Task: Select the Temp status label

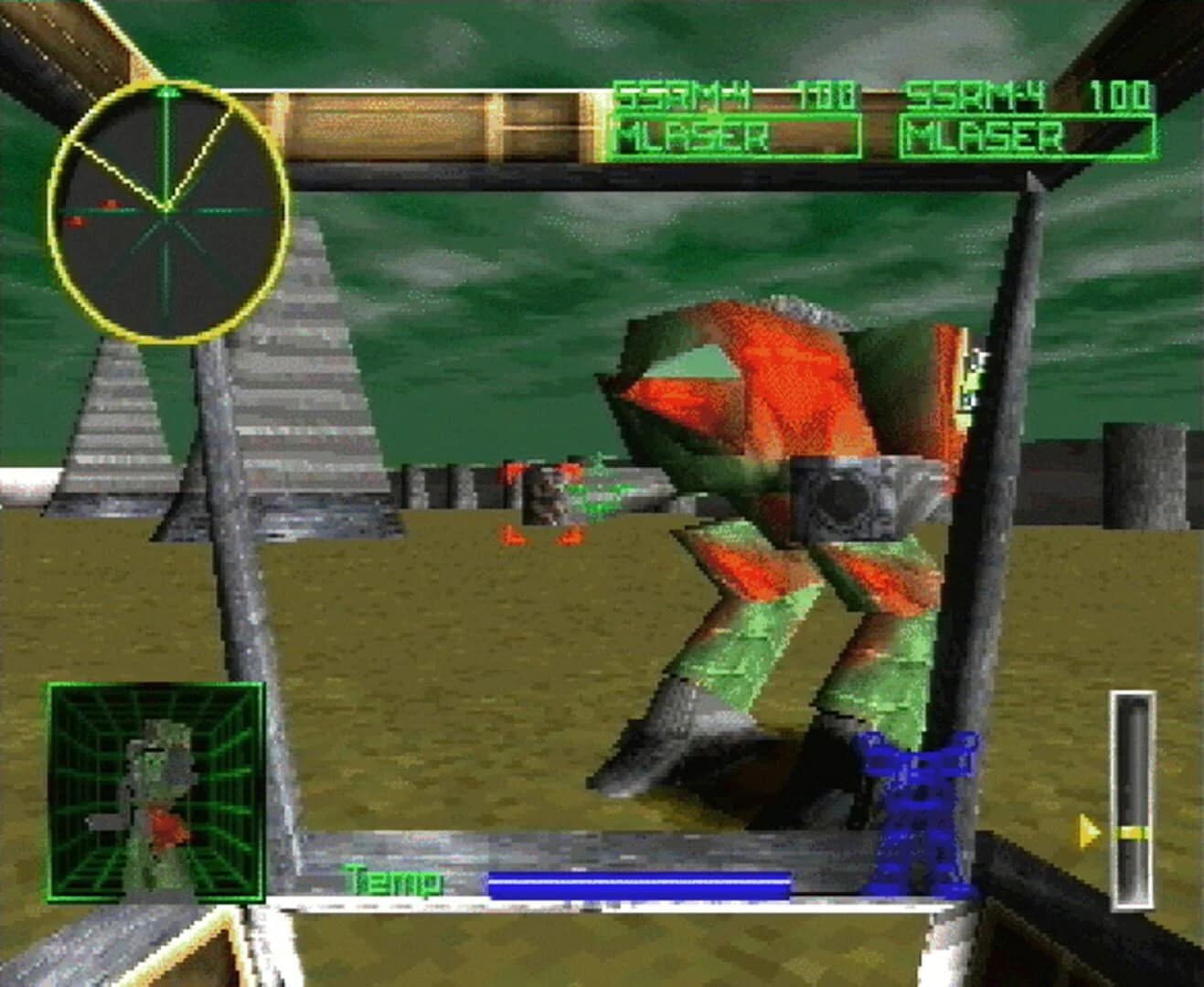Action: pos(393,880)
